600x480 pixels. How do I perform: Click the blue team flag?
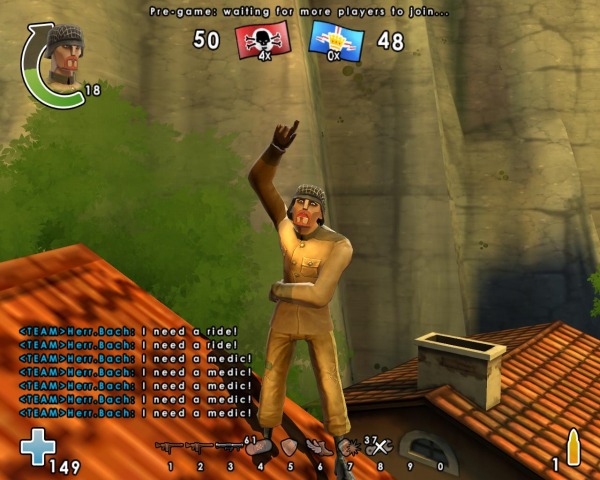pyautogui.click(x=336, y=40)
